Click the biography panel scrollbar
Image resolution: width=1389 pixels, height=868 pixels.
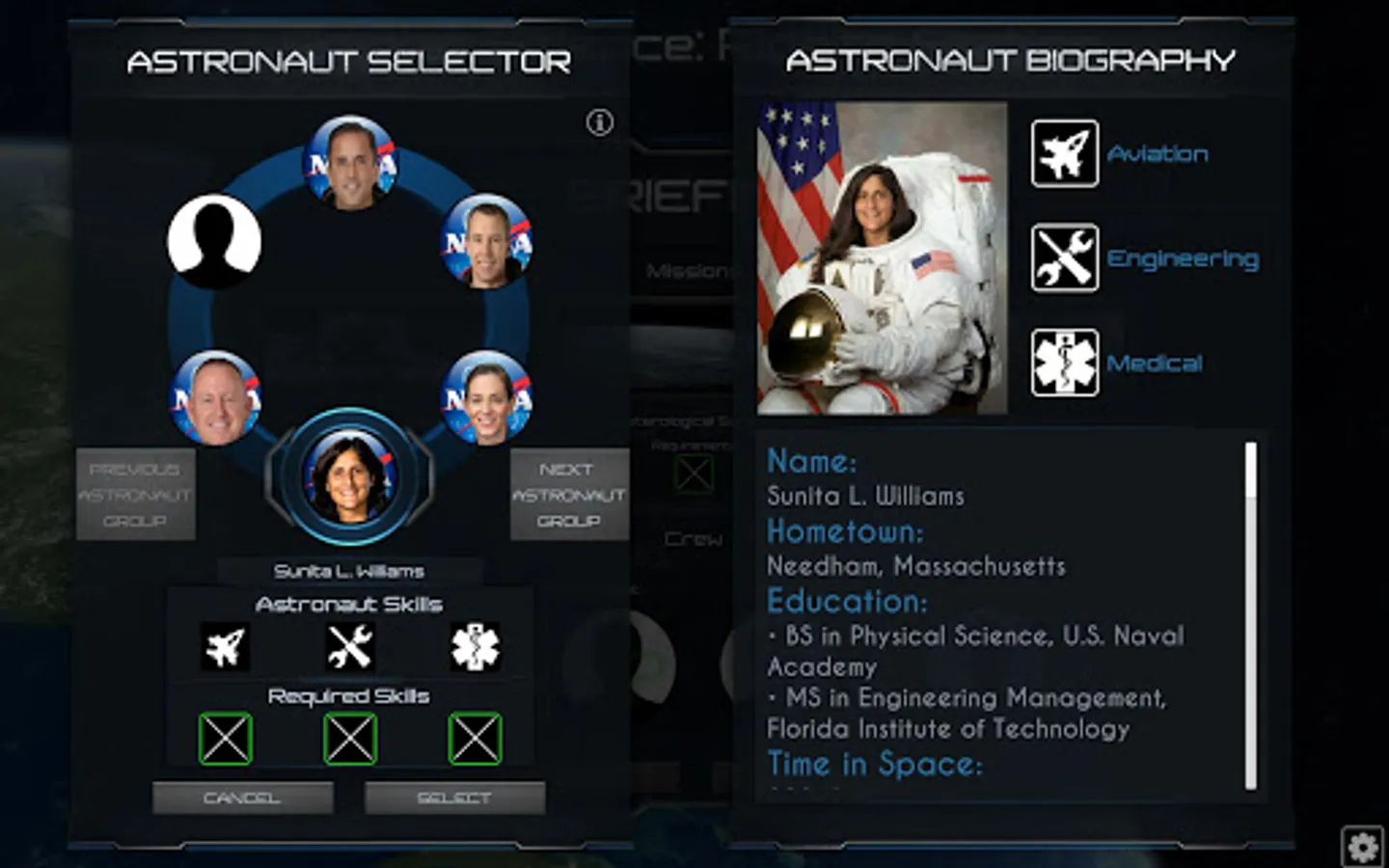point(1251,615)
